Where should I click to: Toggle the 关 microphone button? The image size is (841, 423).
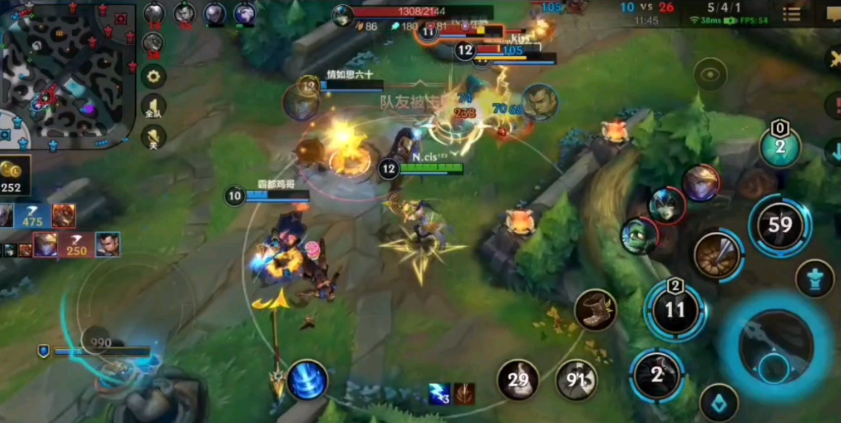[153, 137]
